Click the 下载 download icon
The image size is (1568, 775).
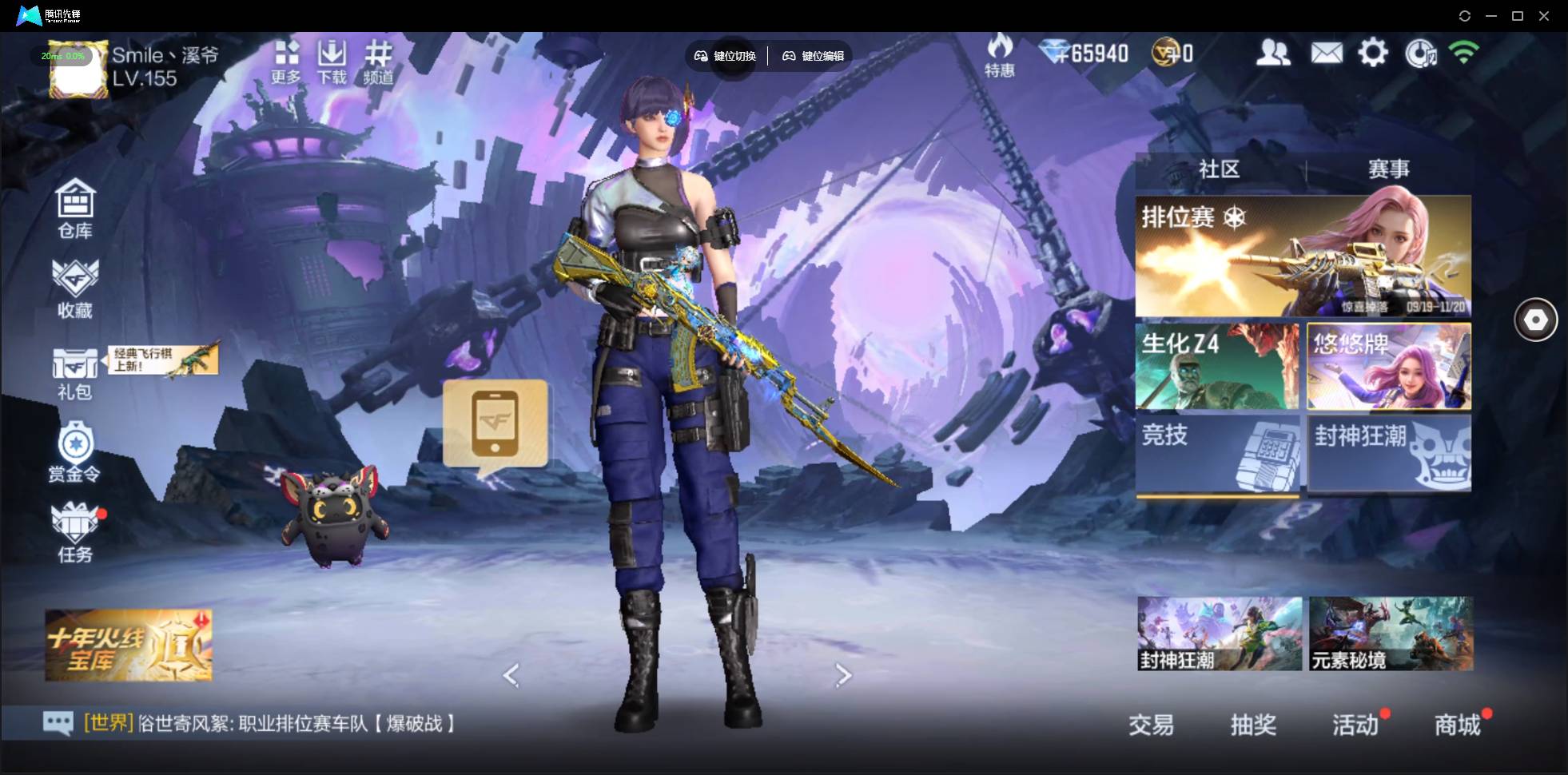click(332, 58)
